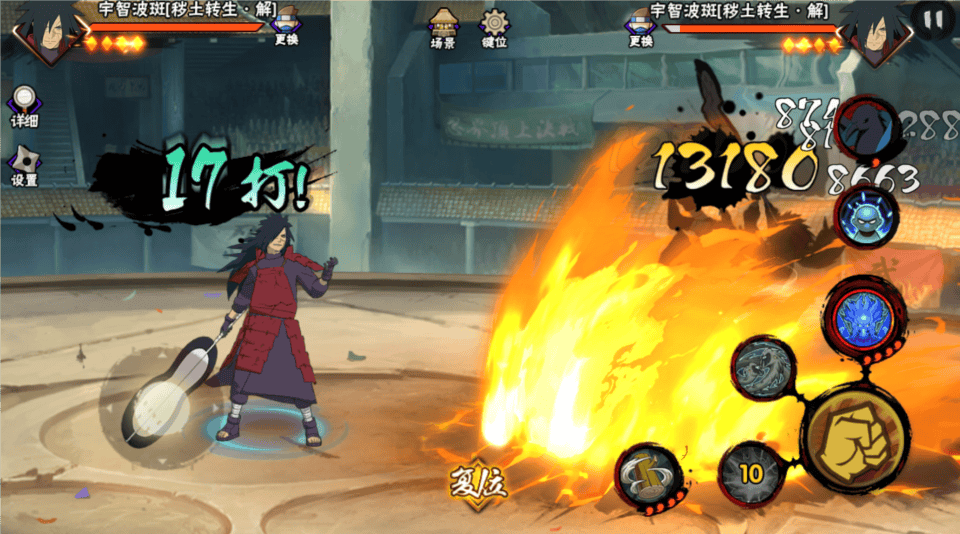This screenshot has width=960, height=534.
Task: Activate the blue glowing figure summon icon
Action: 866,216
